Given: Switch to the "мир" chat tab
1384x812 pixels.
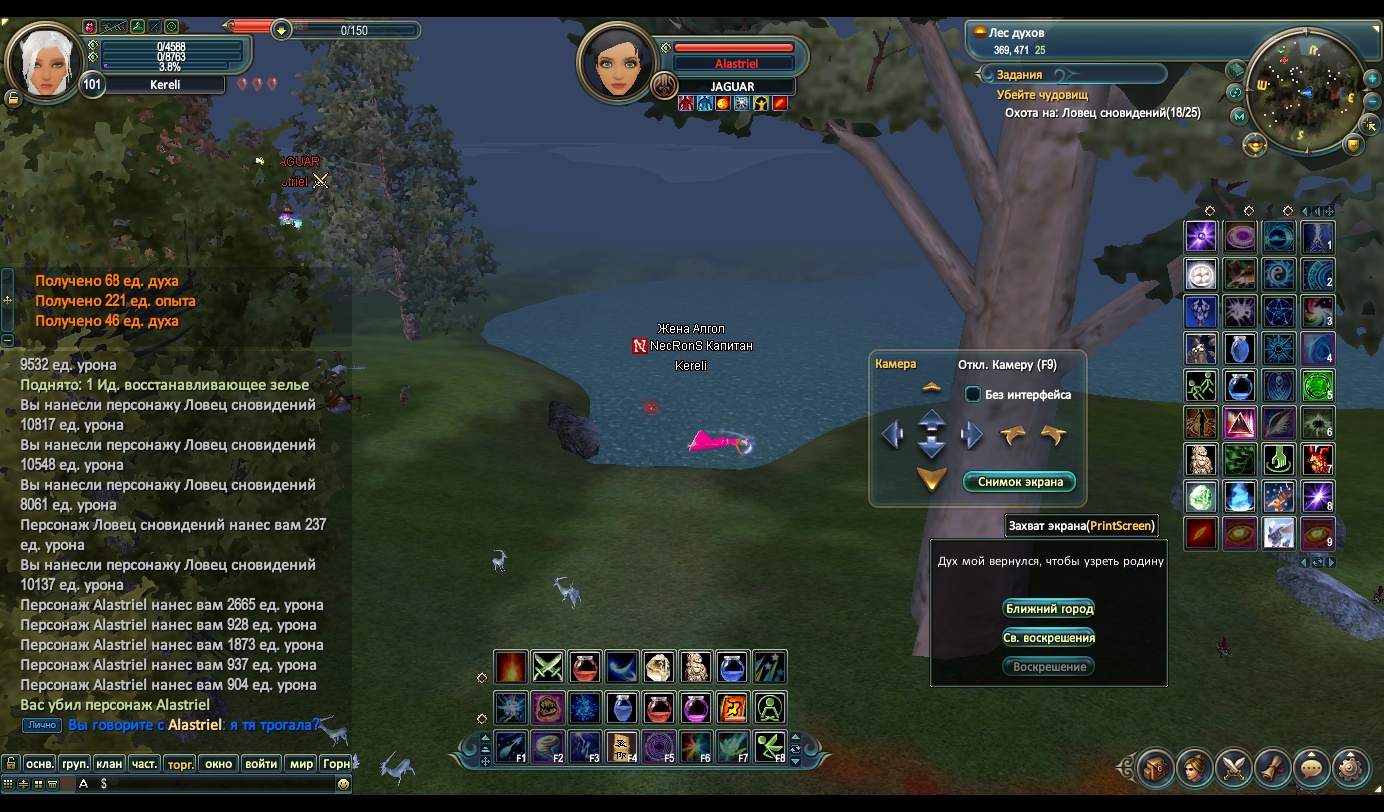Looking at the screenshot, I should (301, 763).
